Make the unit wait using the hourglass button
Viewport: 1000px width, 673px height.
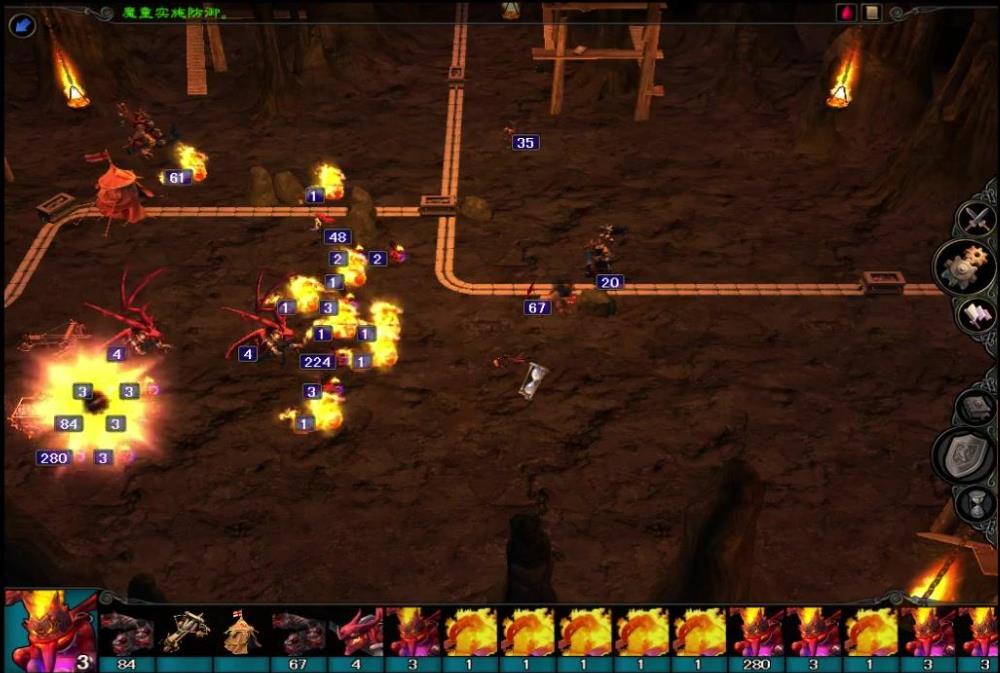[975, 504]
